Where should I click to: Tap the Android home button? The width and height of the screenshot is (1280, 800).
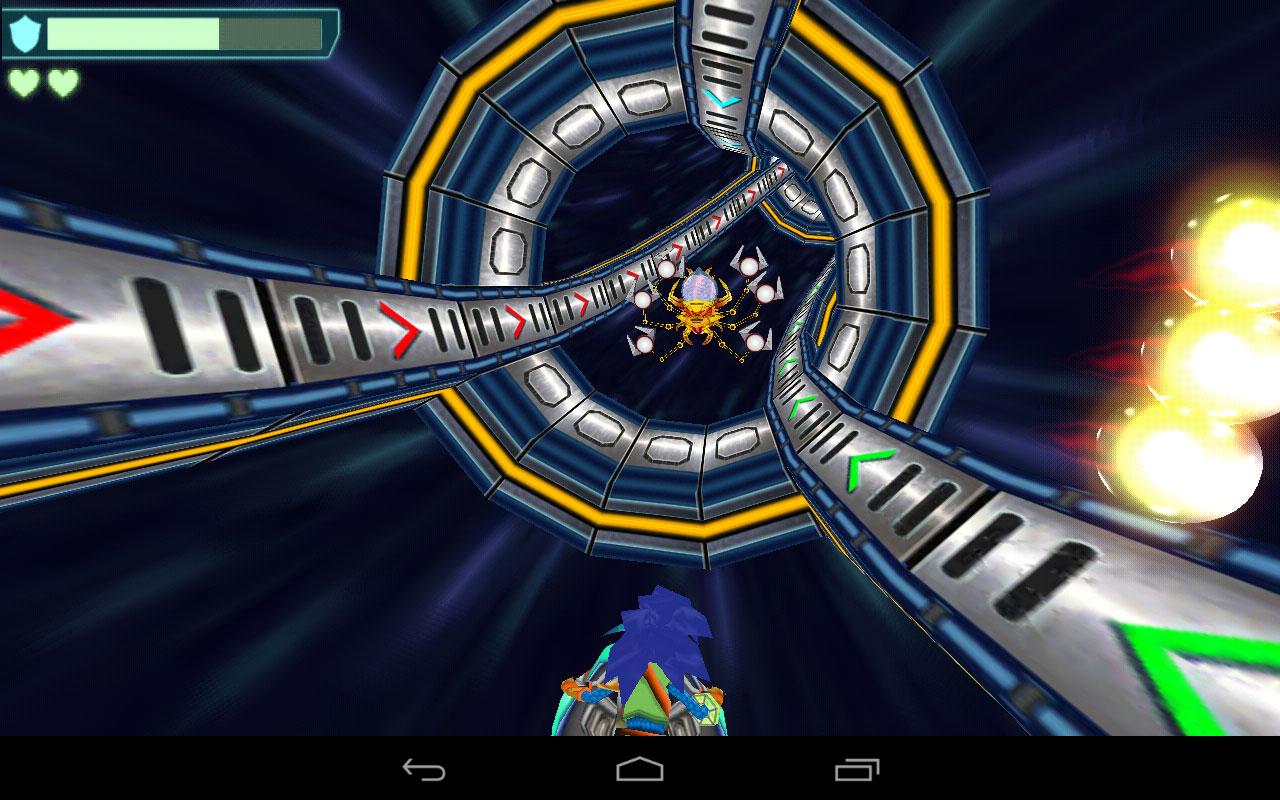640,771
